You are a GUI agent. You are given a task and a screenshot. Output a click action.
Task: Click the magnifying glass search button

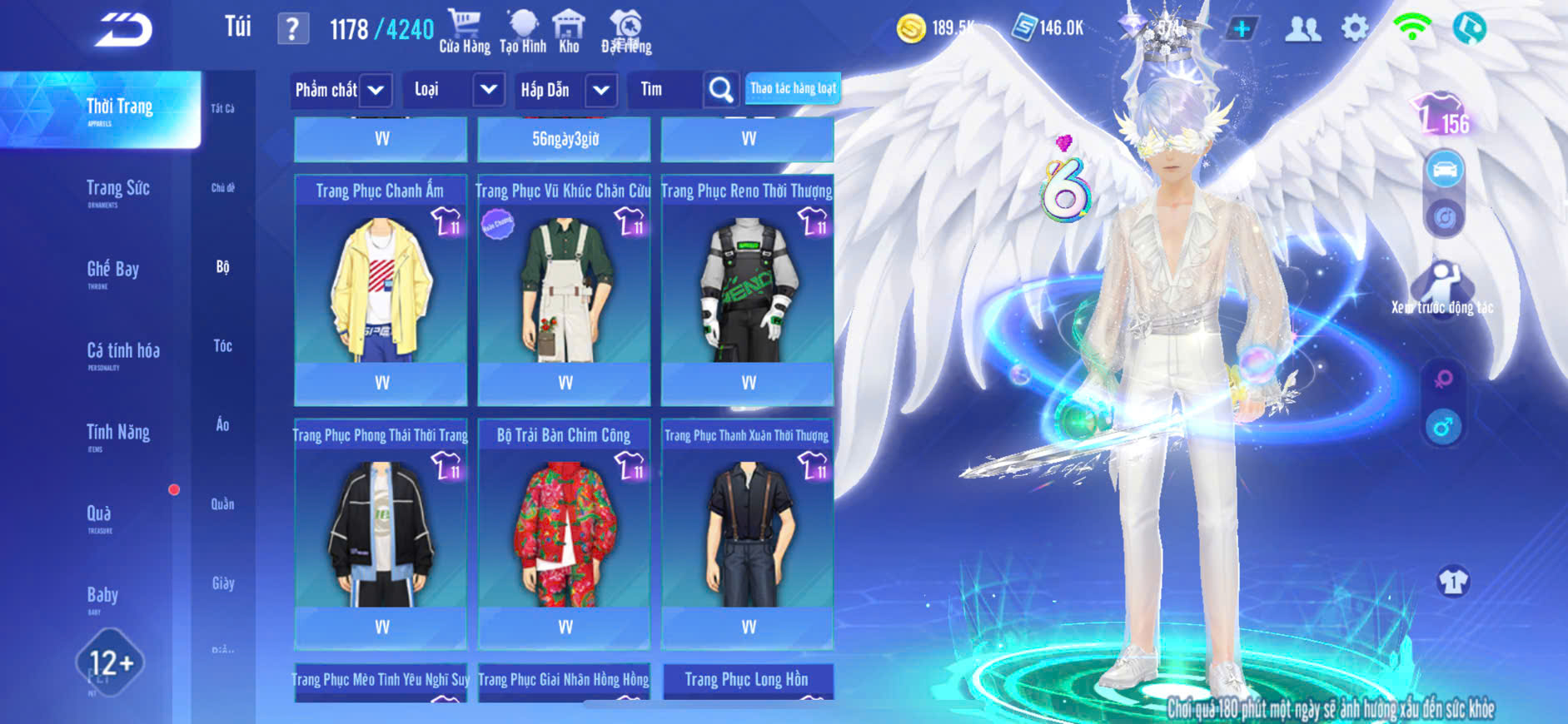coord(720,90)
